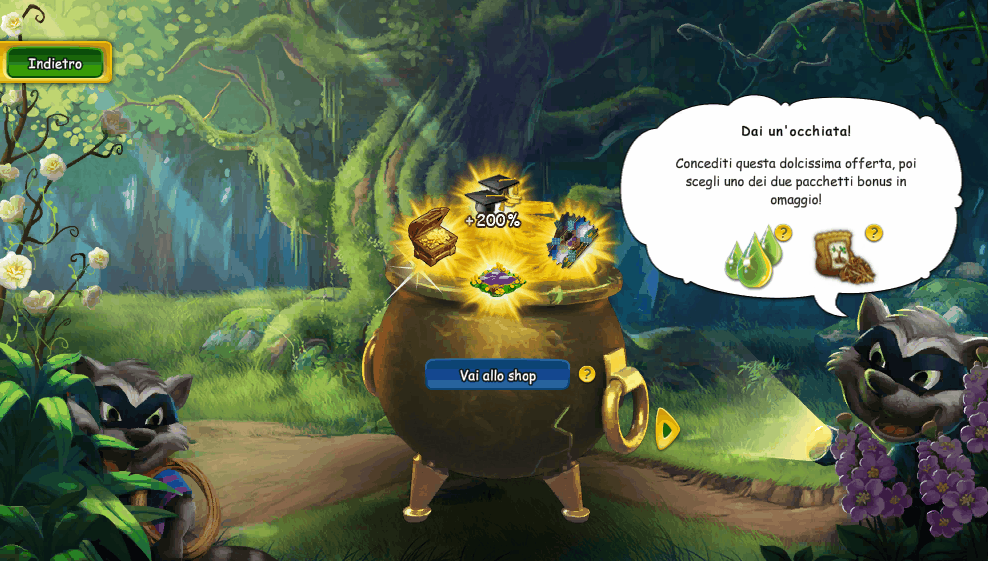Select the graduation cap +200% bonus

(x=493, y=201)
